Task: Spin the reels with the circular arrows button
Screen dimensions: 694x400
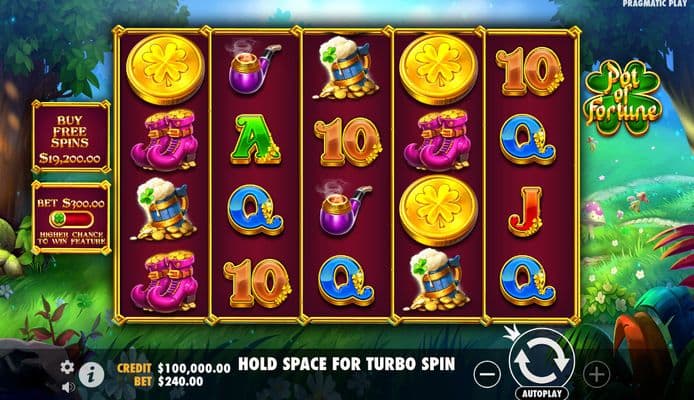Action: coord(541,359)
